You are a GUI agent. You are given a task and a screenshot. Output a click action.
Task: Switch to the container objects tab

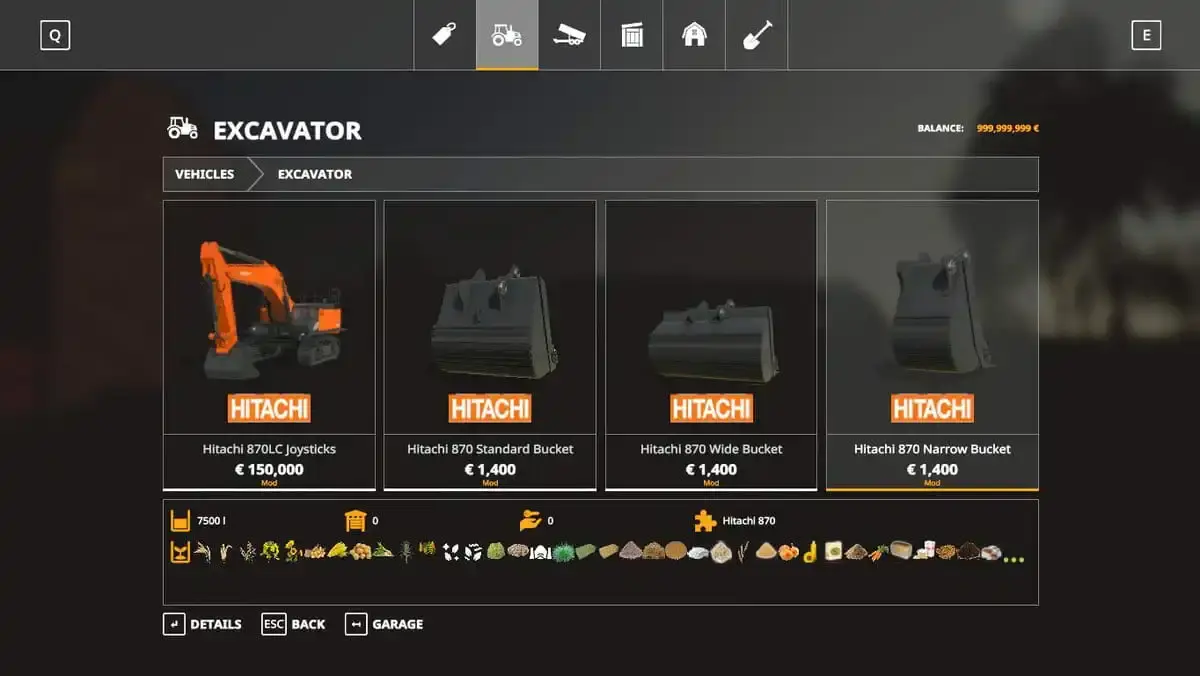[x=631, y=35]
